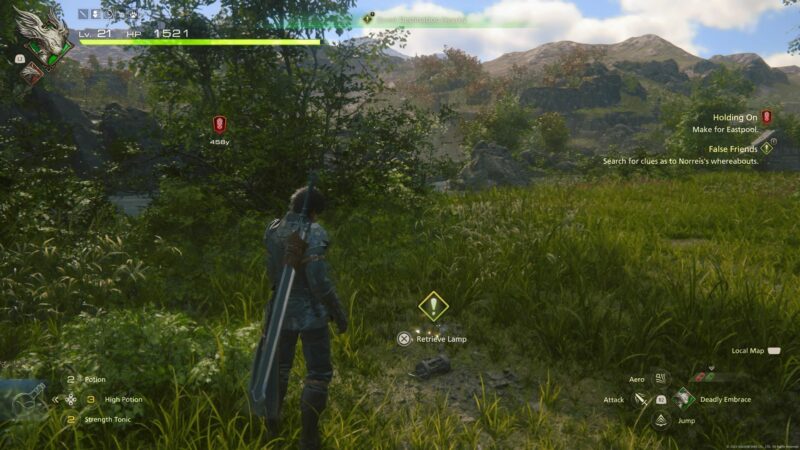
Task: Click the Attack sword icon
Action: [x=640, y=399]
